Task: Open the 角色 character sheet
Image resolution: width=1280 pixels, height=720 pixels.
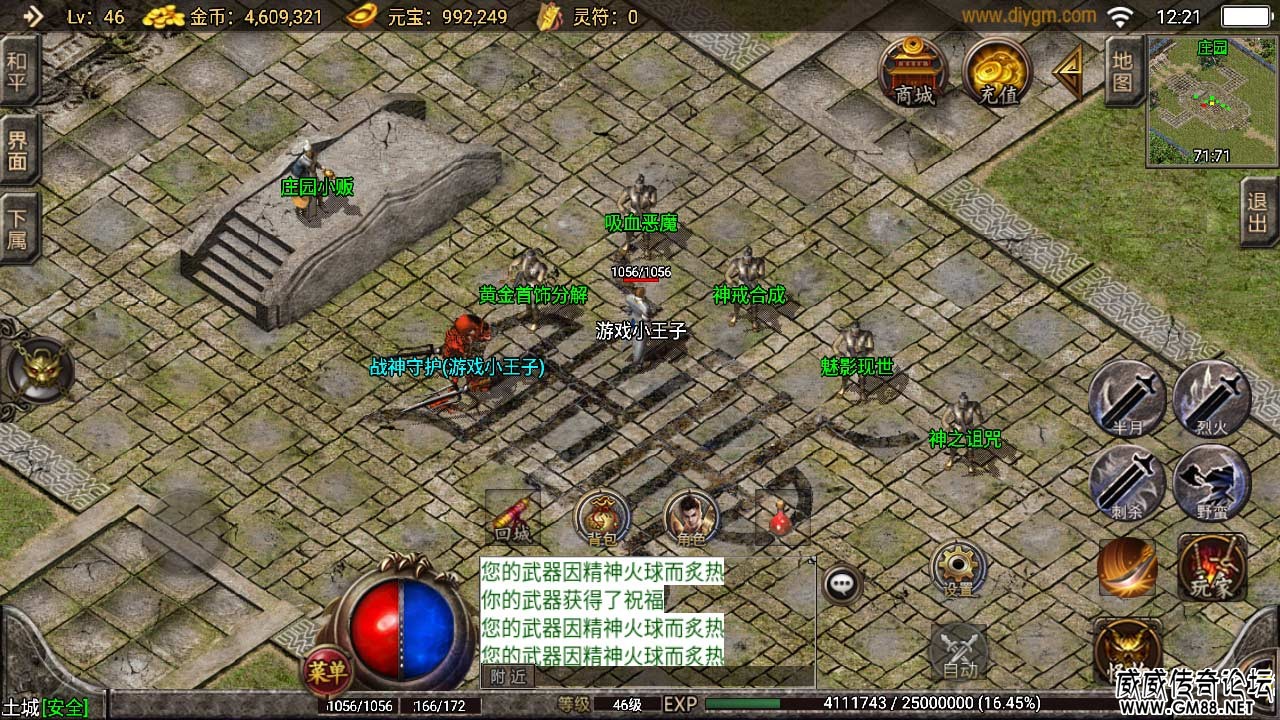Action: [691, 518]
